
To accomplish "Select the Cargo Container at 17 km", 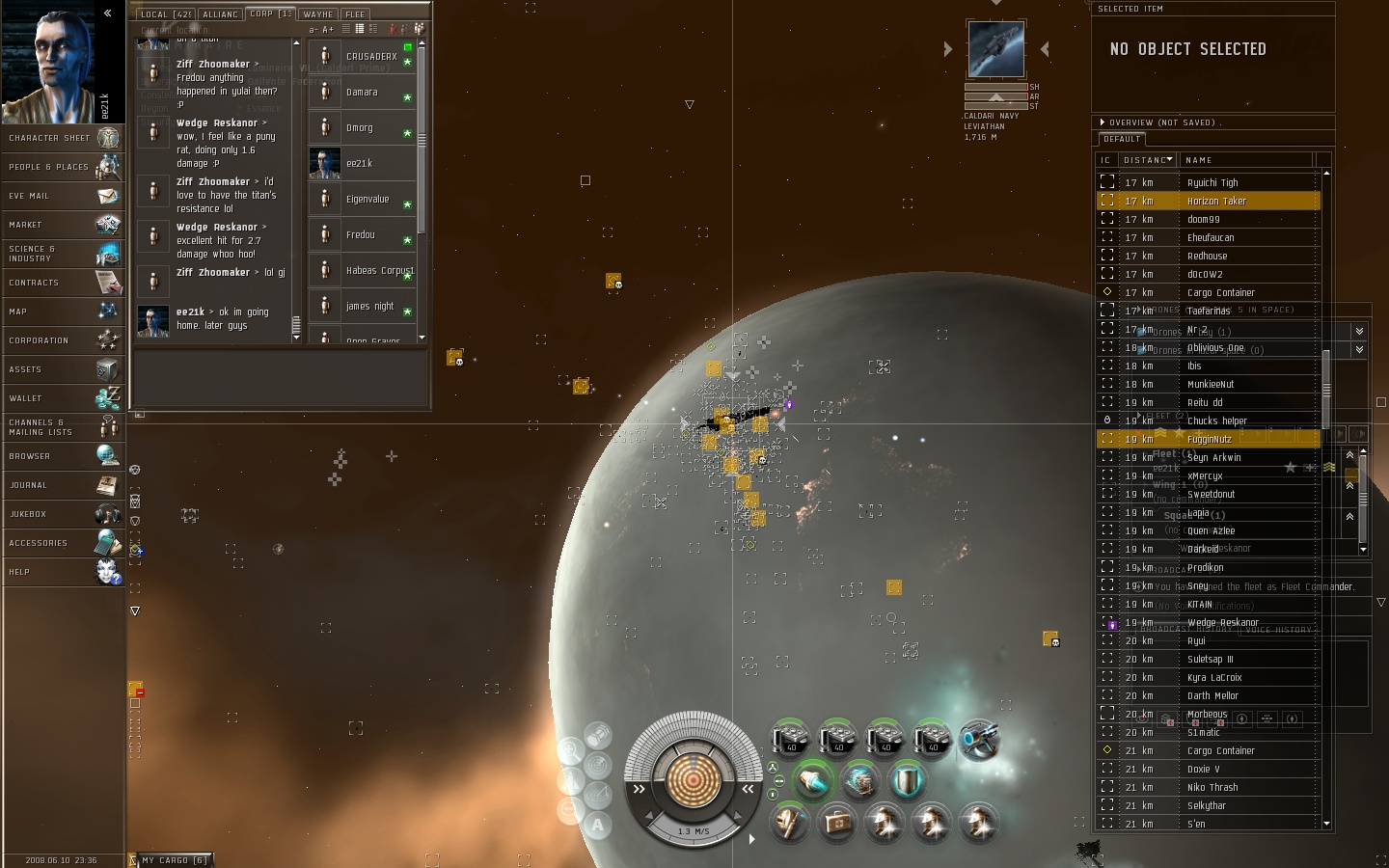I will pyautogui.click(x=1220, y=293).
